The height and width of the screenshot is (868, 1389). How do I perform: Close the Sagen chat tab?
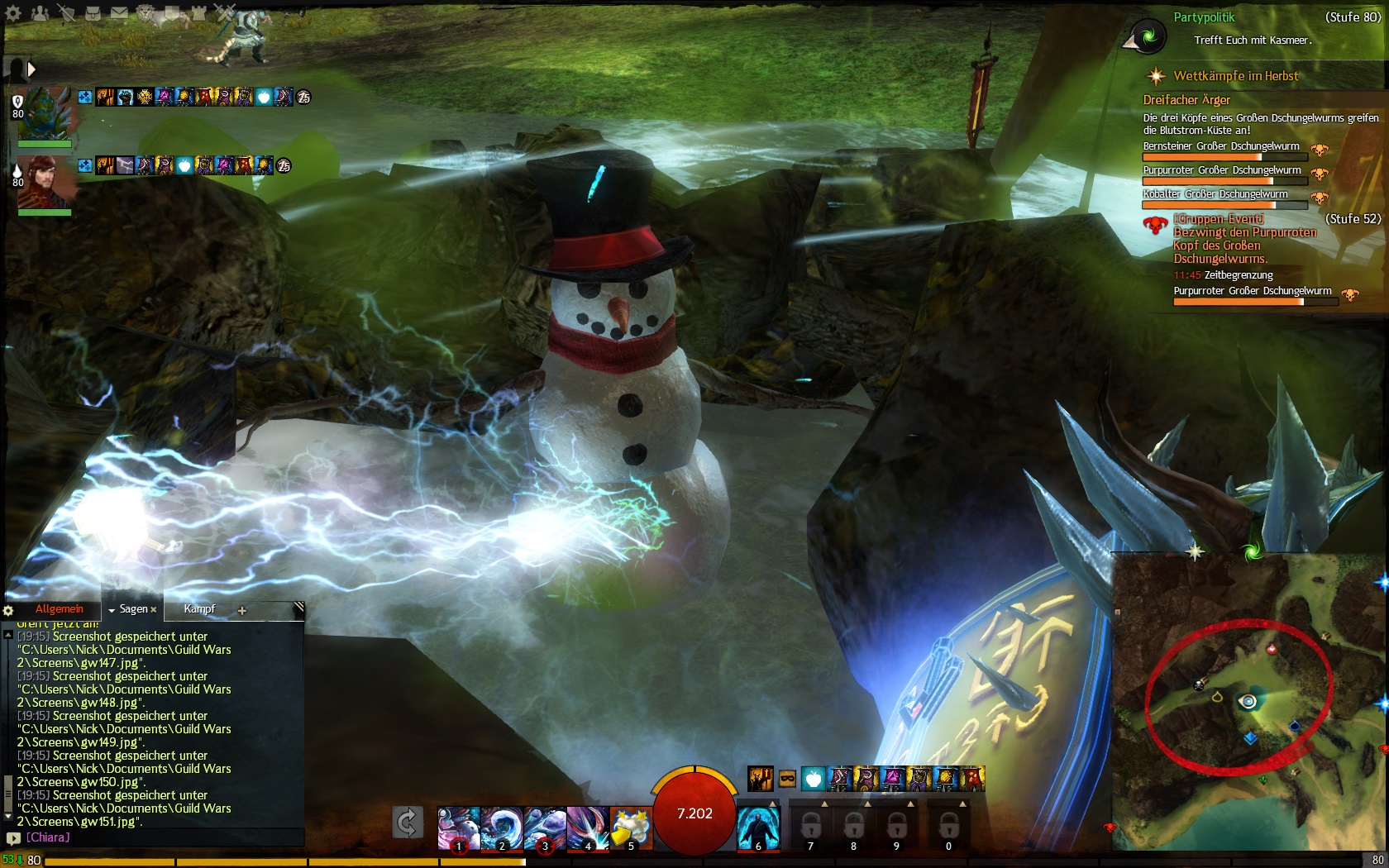154,610
